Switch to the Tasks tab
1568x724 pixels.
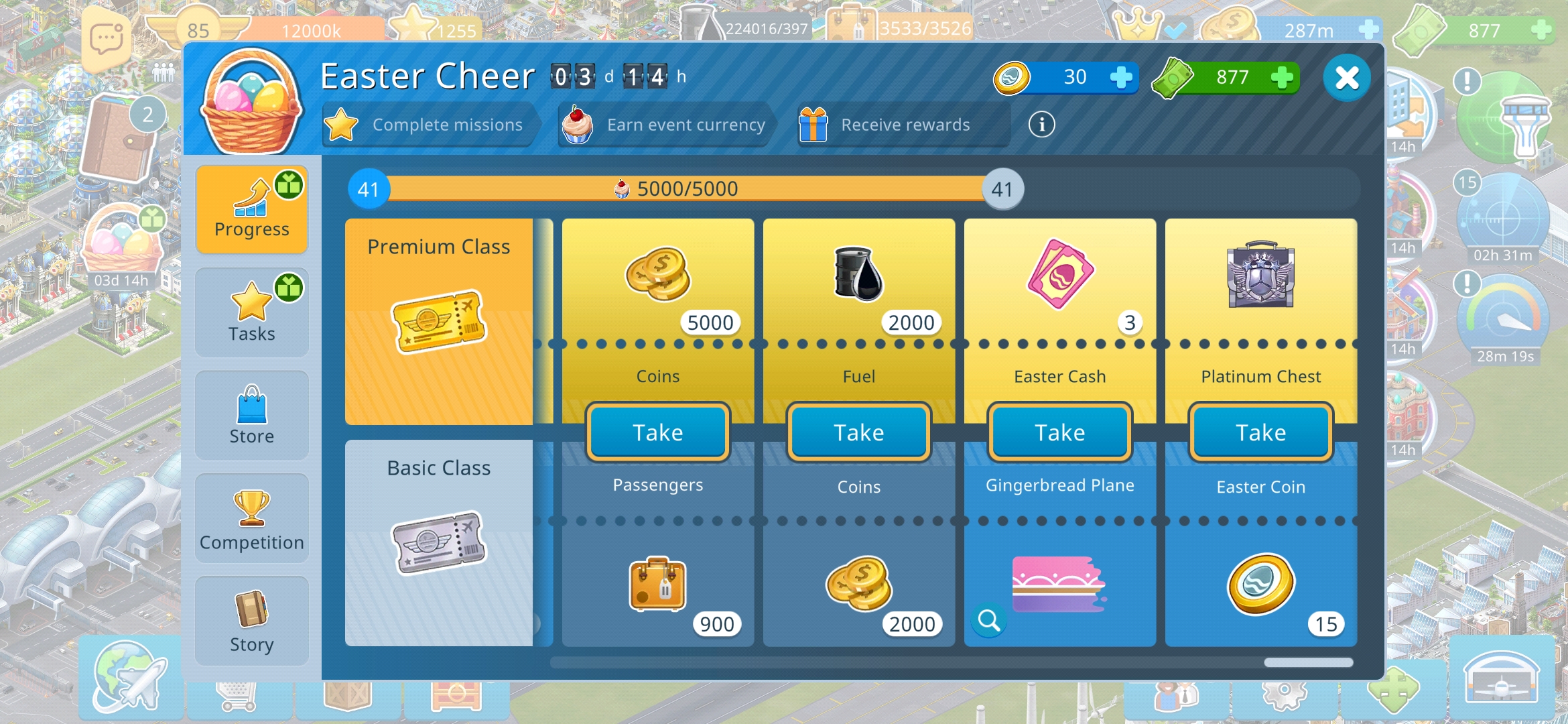252,312
